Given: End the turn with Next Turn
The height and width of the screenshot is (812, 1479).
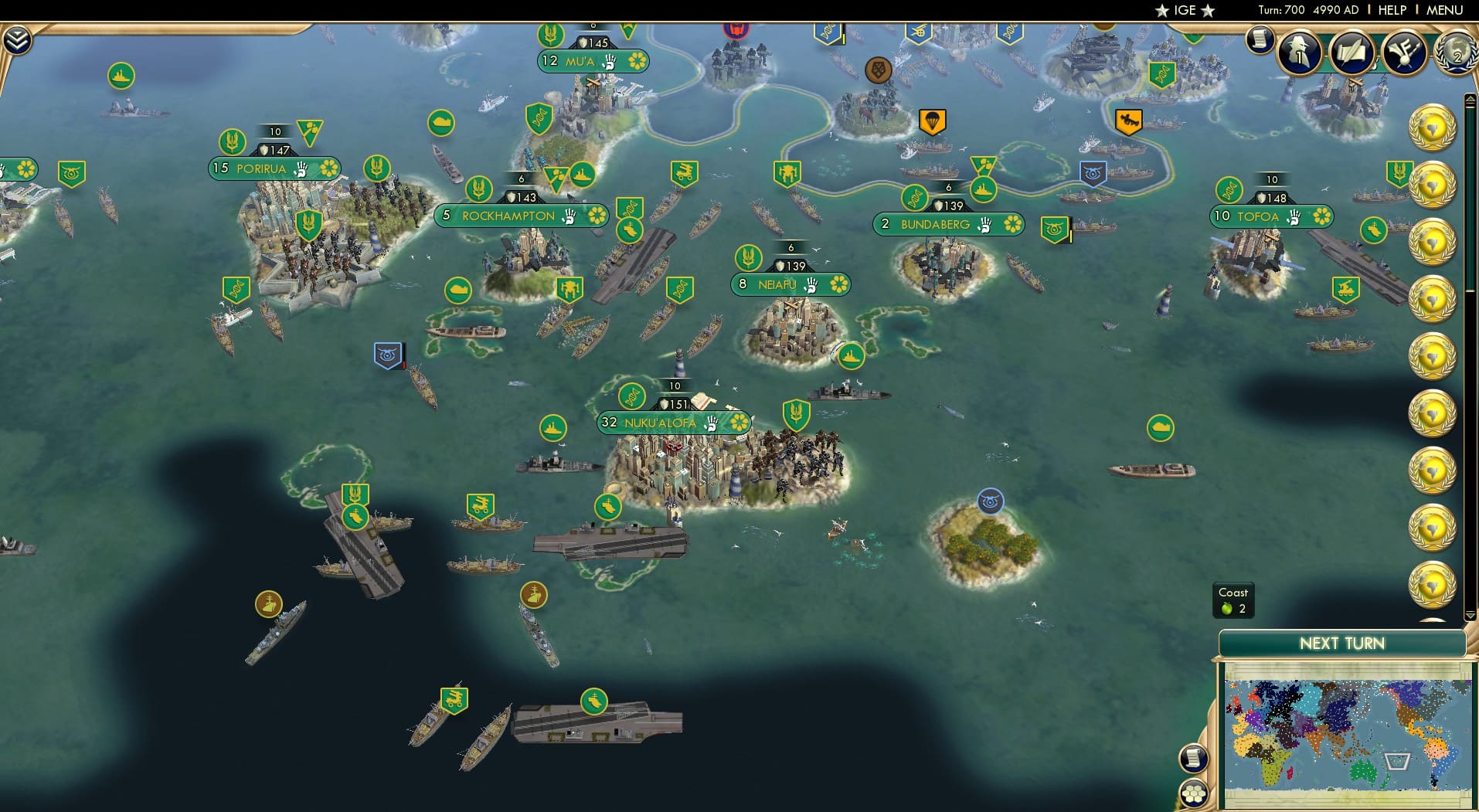Looking at the screenshot, I should click(1341, 644).
